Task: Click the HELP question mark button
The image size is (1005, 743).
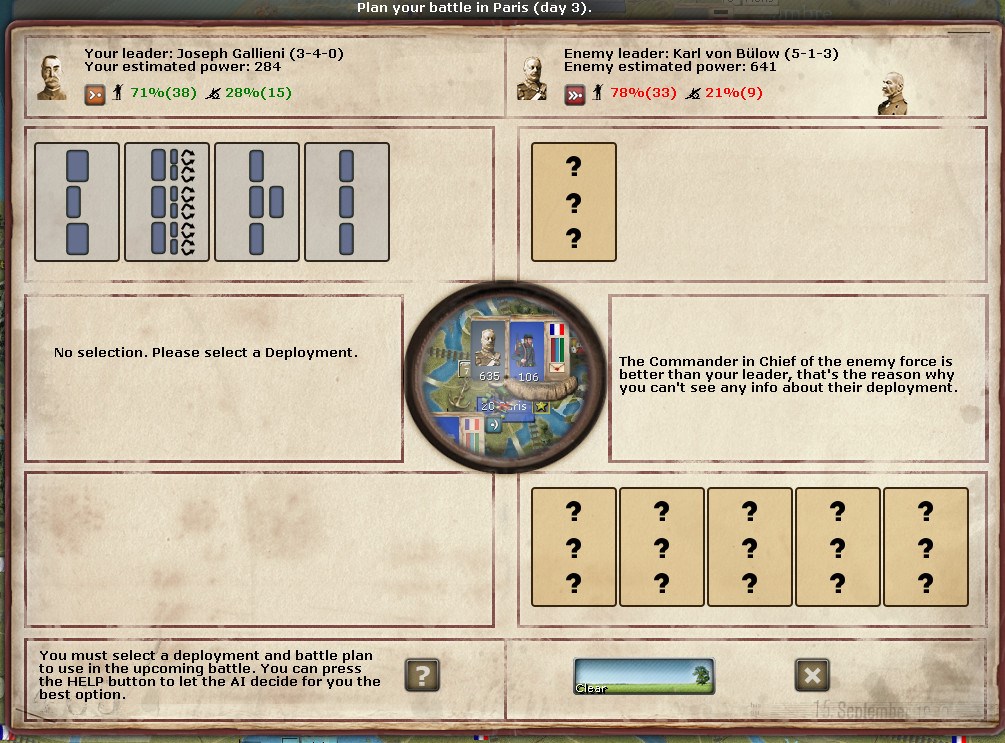Action: [x=422, y=675]
